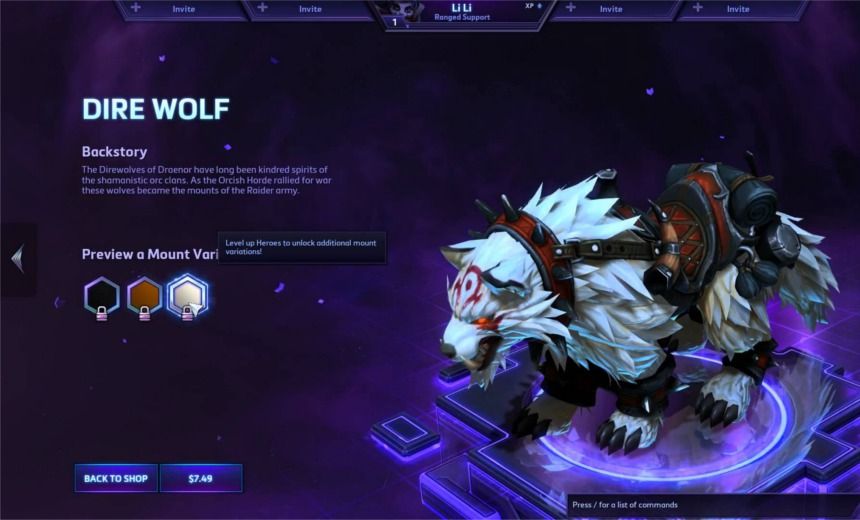
Task: Select the white mount variation
Action: point(187,295)
